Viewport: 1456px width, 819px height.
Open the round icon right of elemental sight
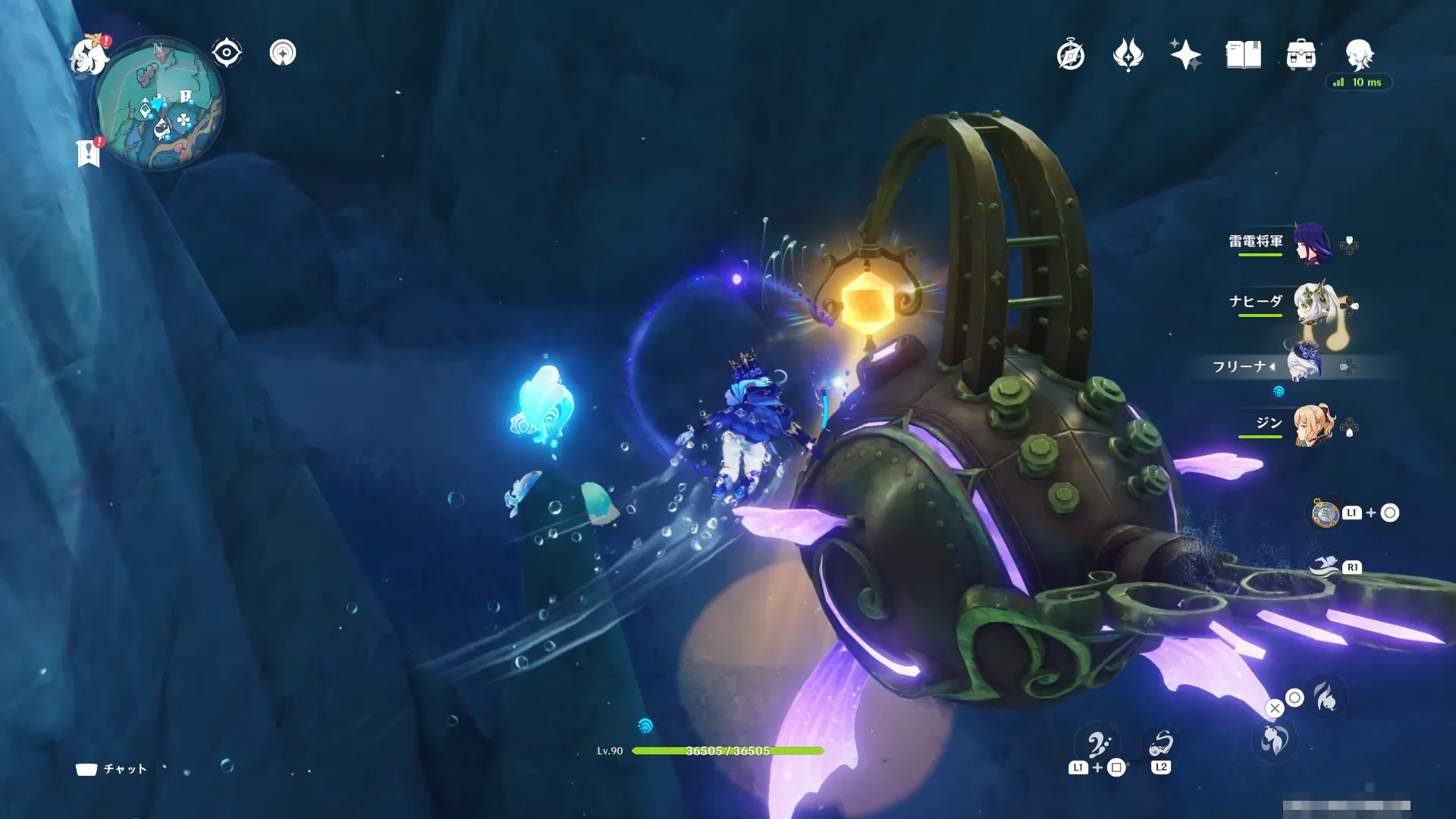click(283, 53)
